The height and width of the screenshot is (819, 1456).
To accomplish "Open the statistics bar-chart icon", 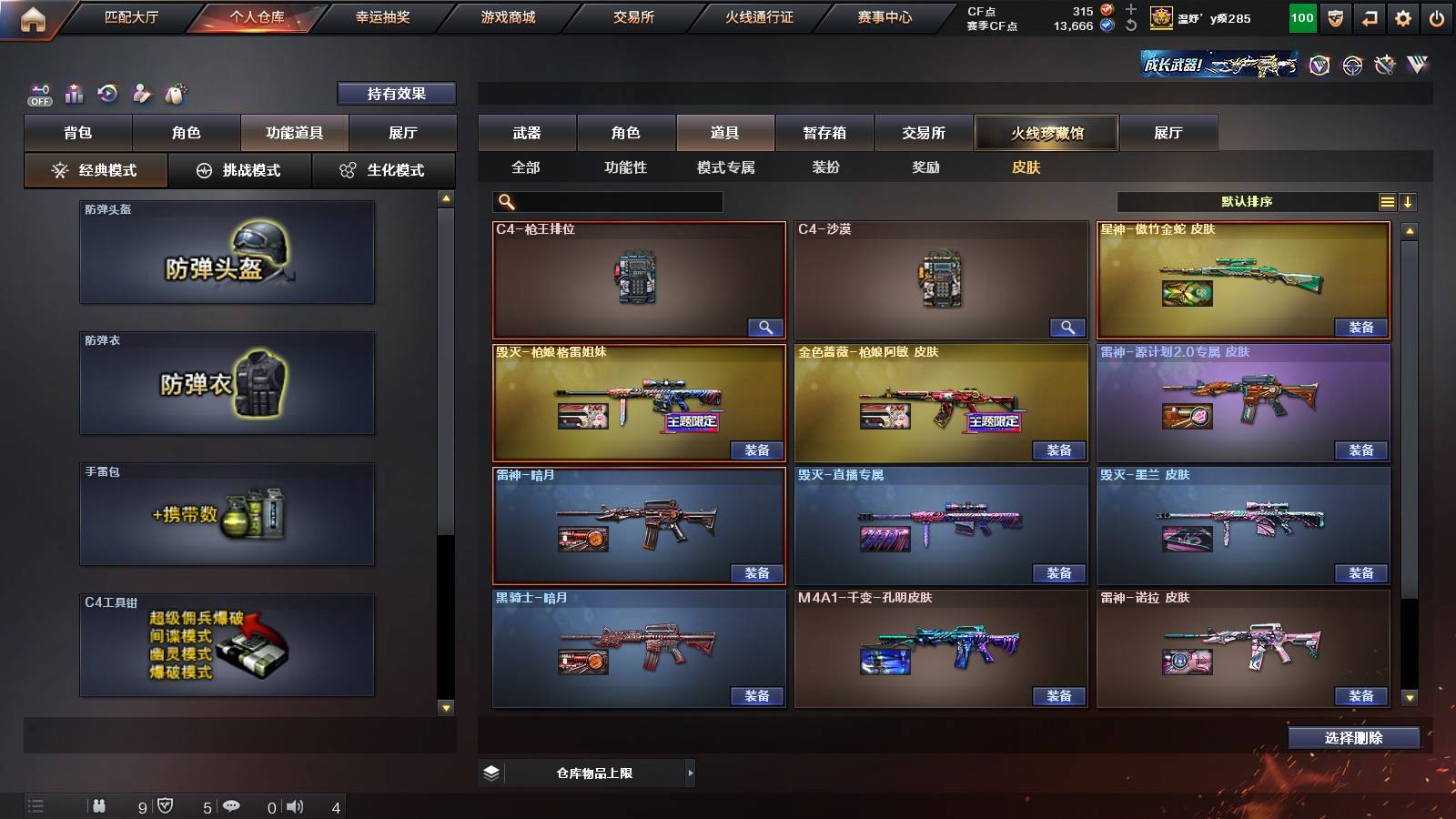I will [x=73, y=93].
